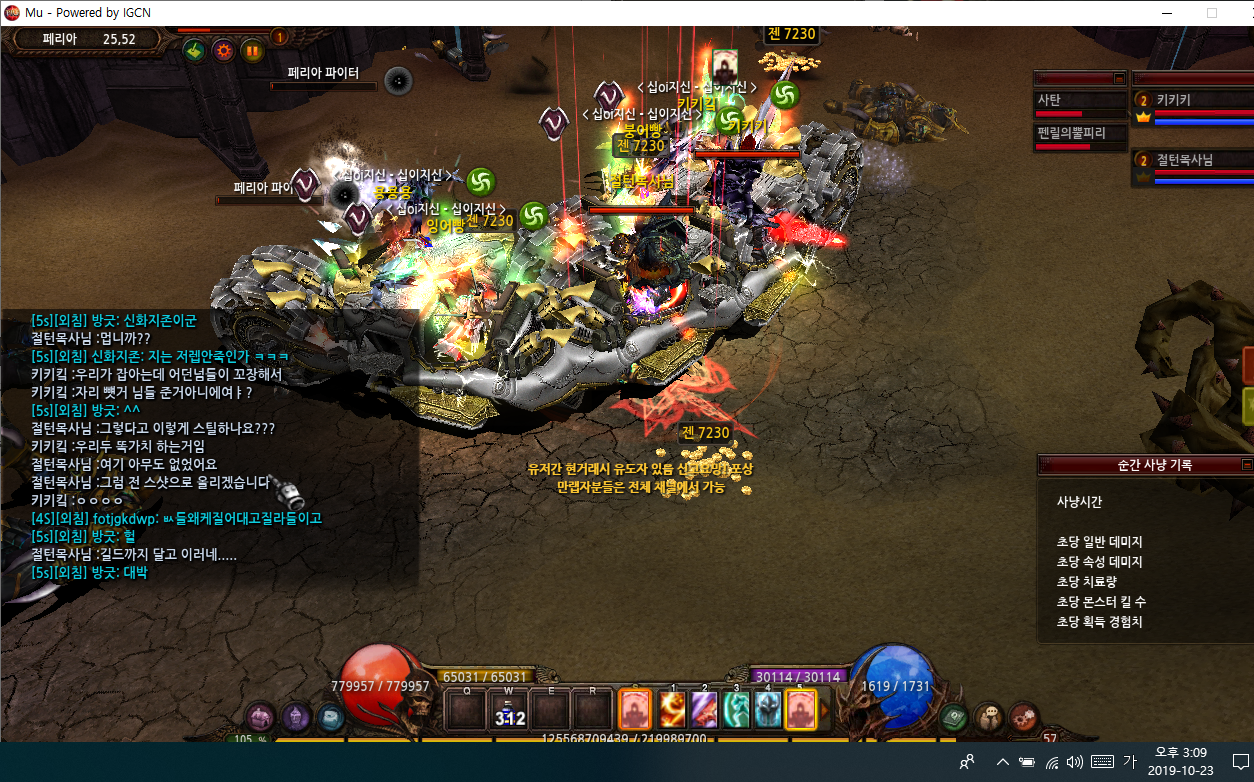Open the speech bubble community icon

click(x=989, y=717)
